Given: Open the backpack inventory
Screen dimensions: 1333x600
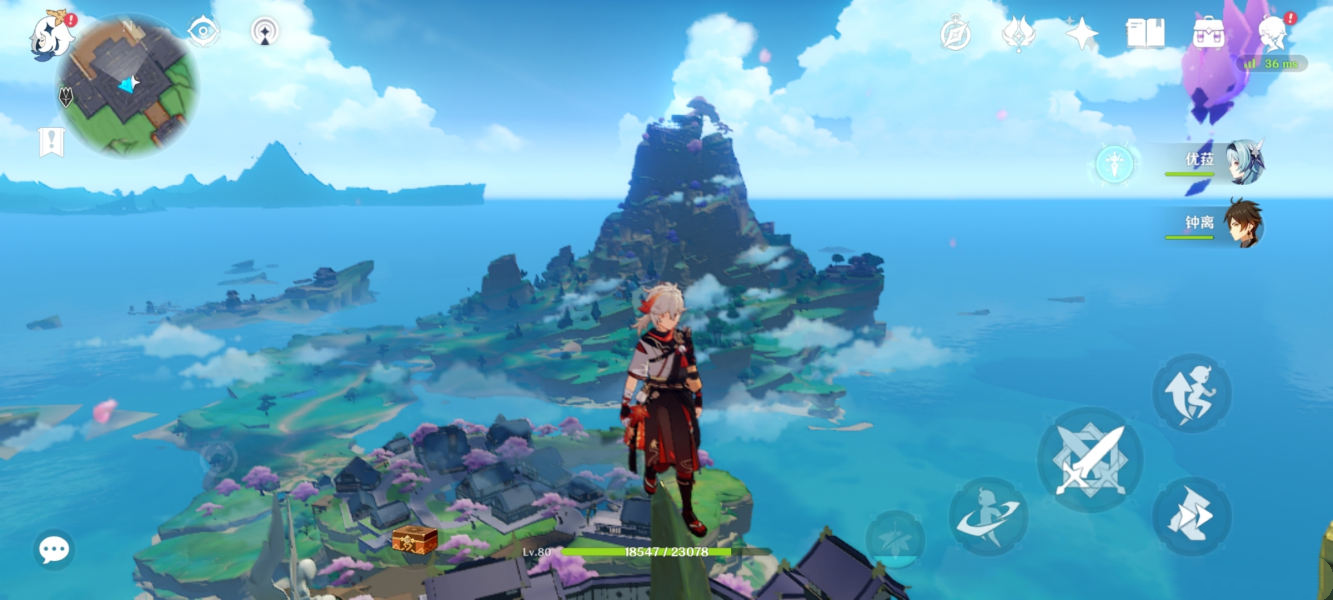Looking at the screenshot, I should [1208, 33].
